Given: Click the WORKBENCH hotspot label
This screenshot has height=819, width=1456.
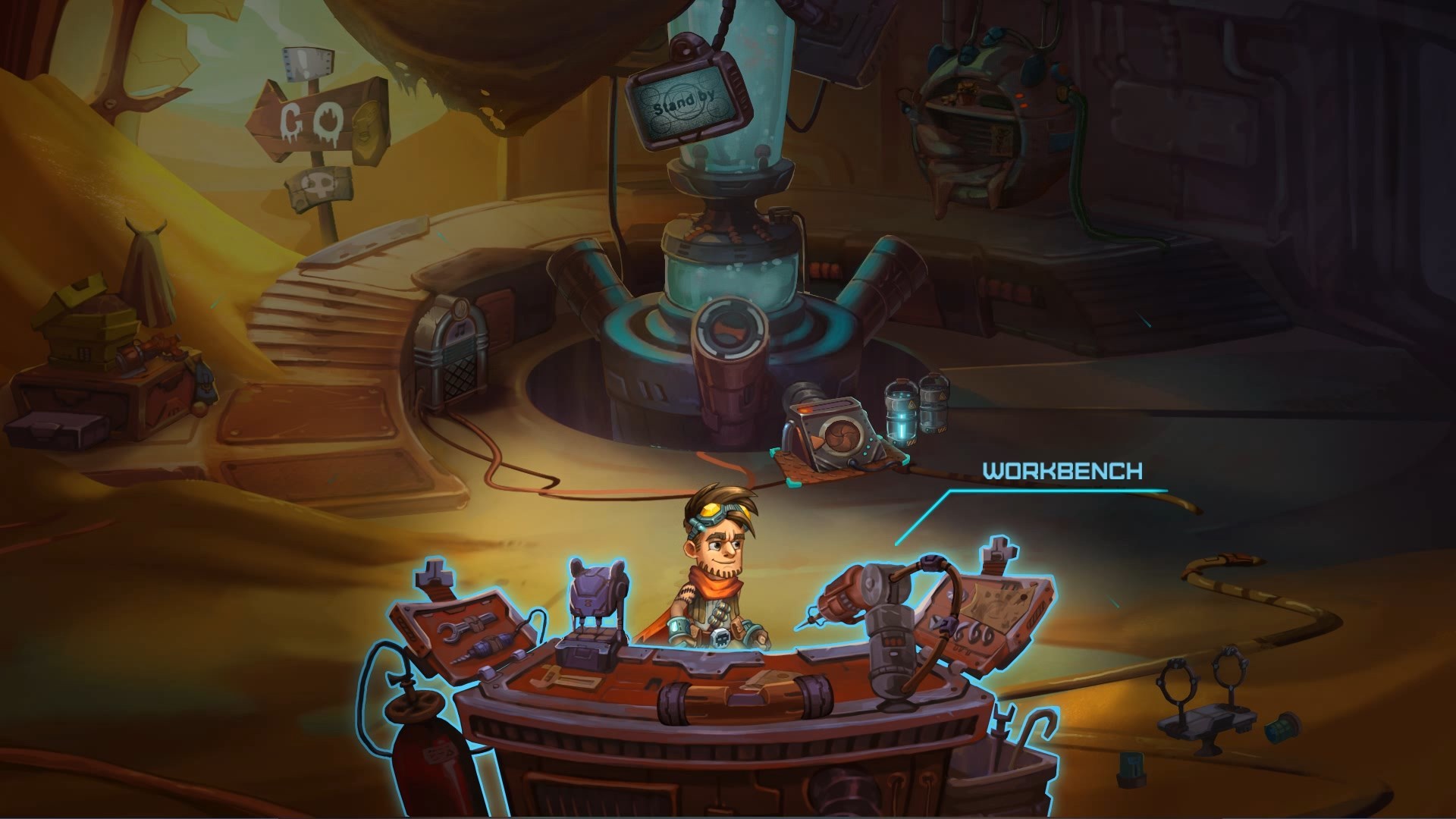Looking at the screenshot, I should [1062, 470].
